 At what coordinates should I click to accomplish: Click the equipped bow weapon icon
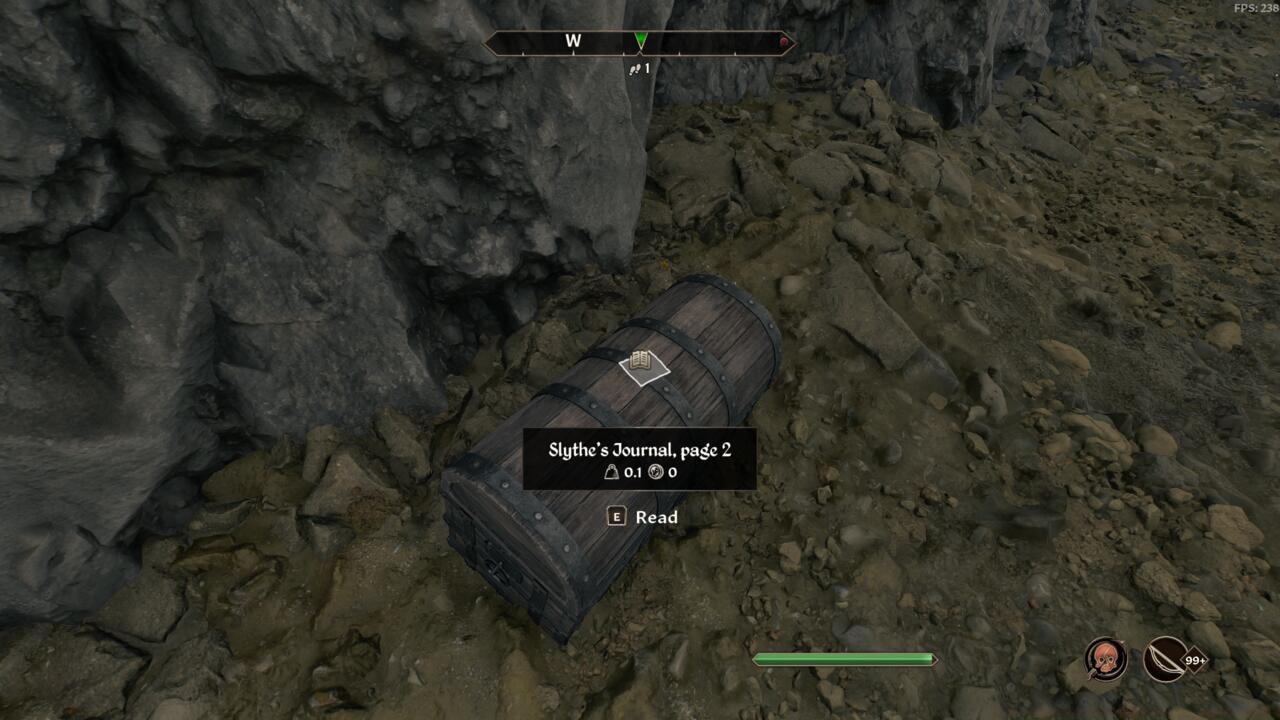(x=1165, y=660)
